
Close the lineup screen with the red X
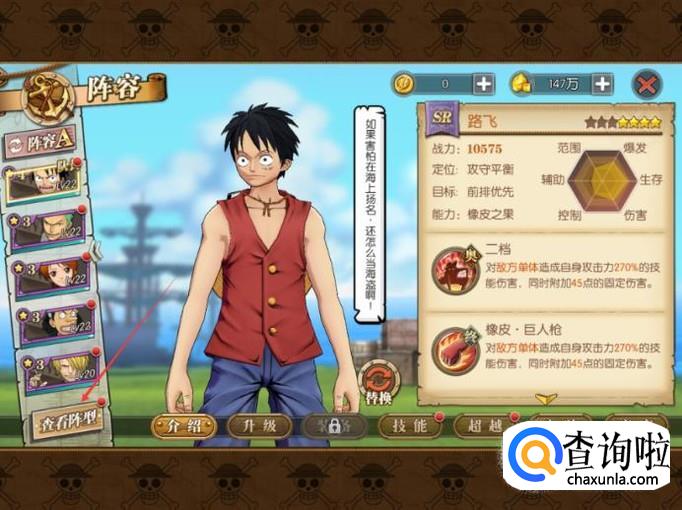(x=648, y=84)
